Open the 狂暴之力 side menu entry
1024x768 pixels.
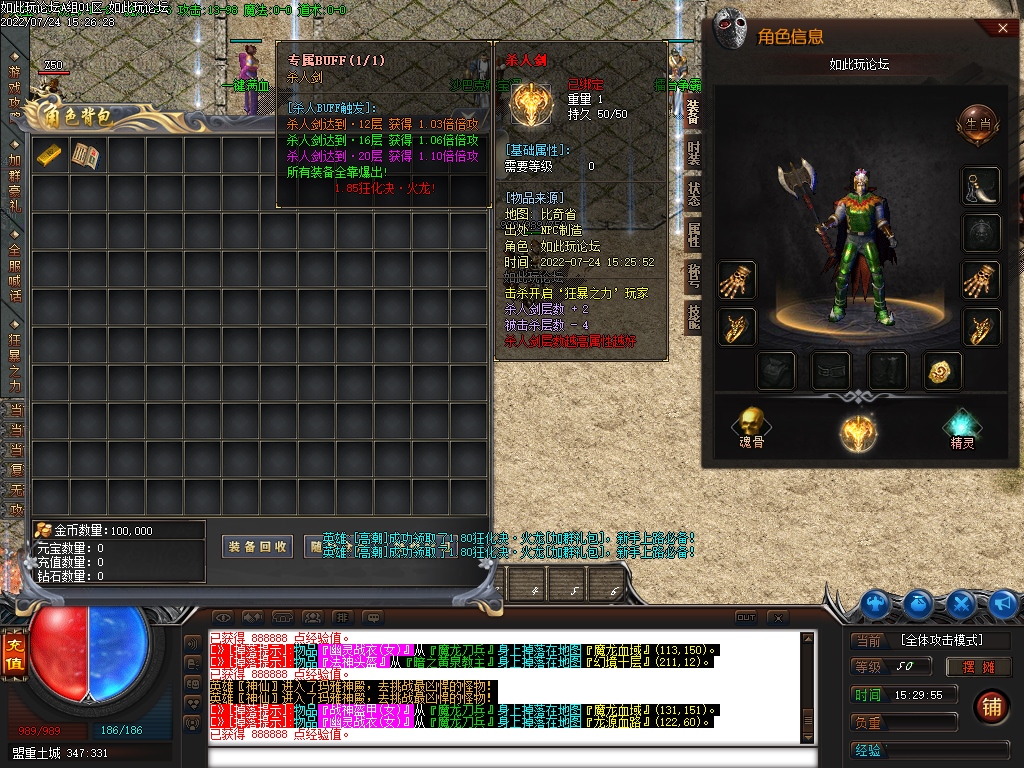tap(15, 360)
